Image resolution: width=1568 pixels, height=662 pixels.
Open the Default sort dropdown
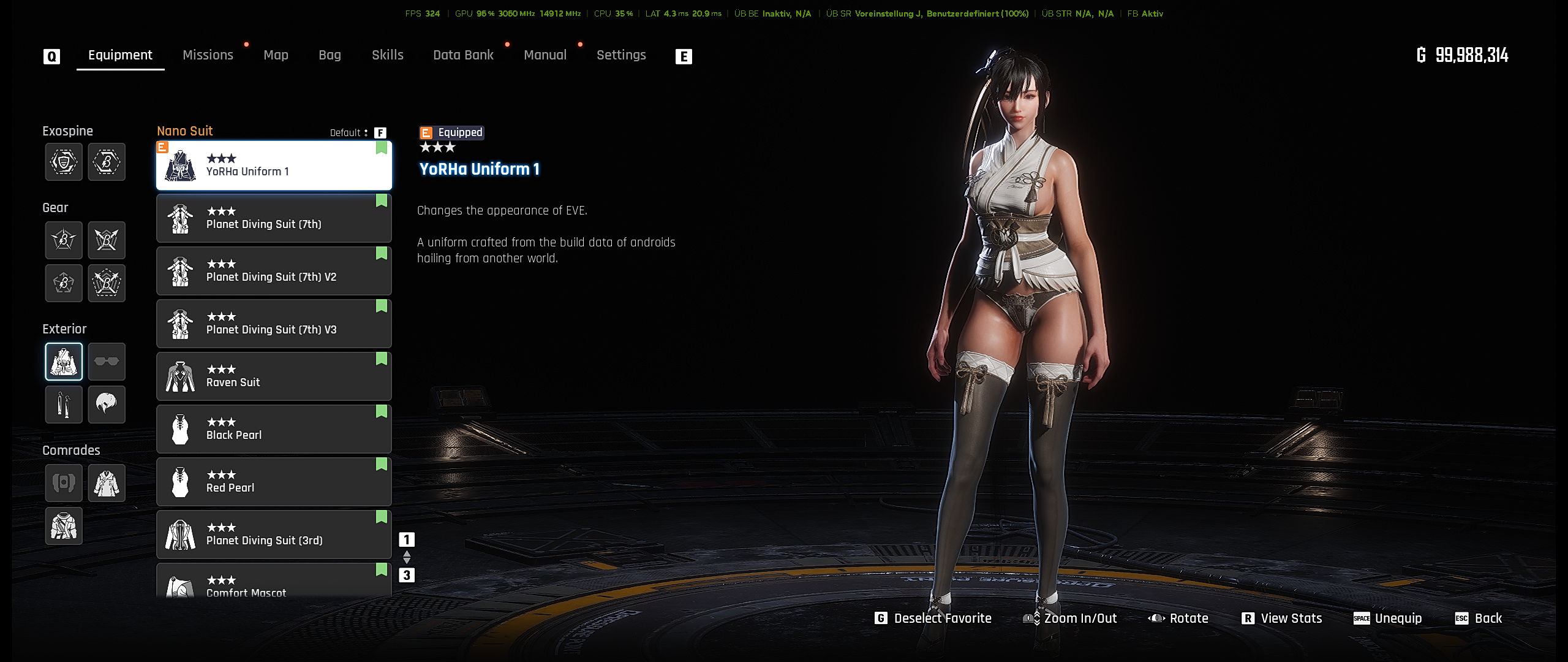coord(349,133)
